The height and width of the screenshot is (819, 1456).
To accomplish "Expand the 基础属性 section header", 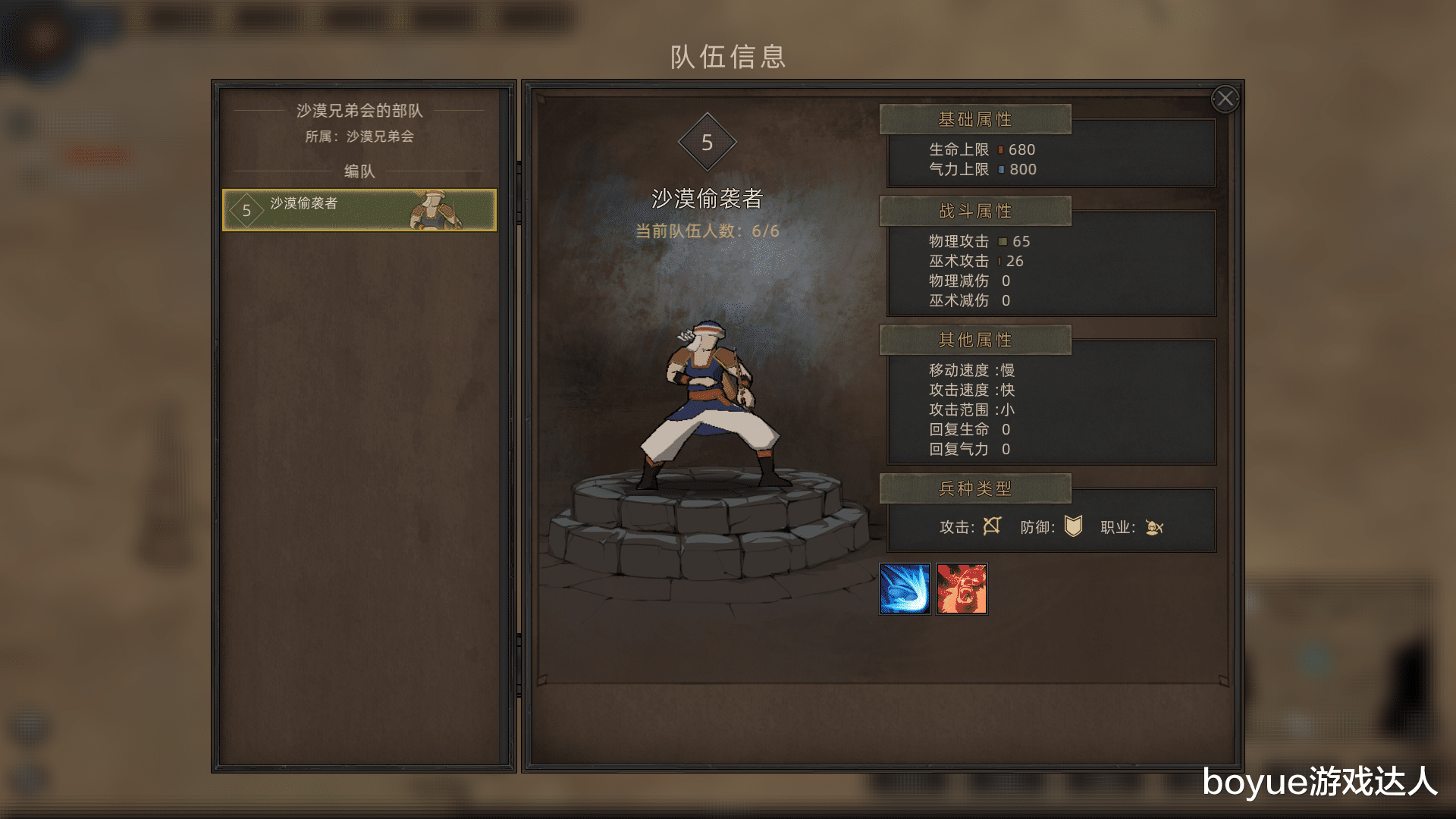I will (974, 119).
